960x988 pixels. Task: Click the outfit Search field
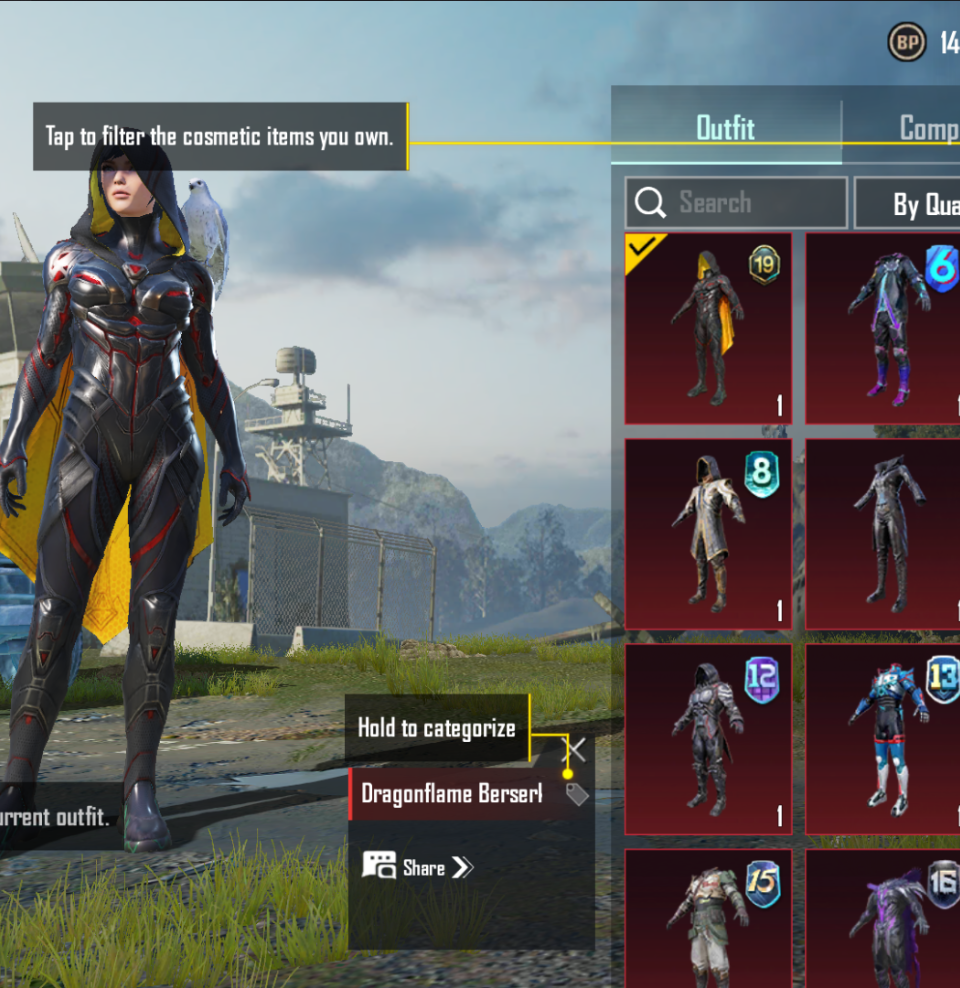736,203
